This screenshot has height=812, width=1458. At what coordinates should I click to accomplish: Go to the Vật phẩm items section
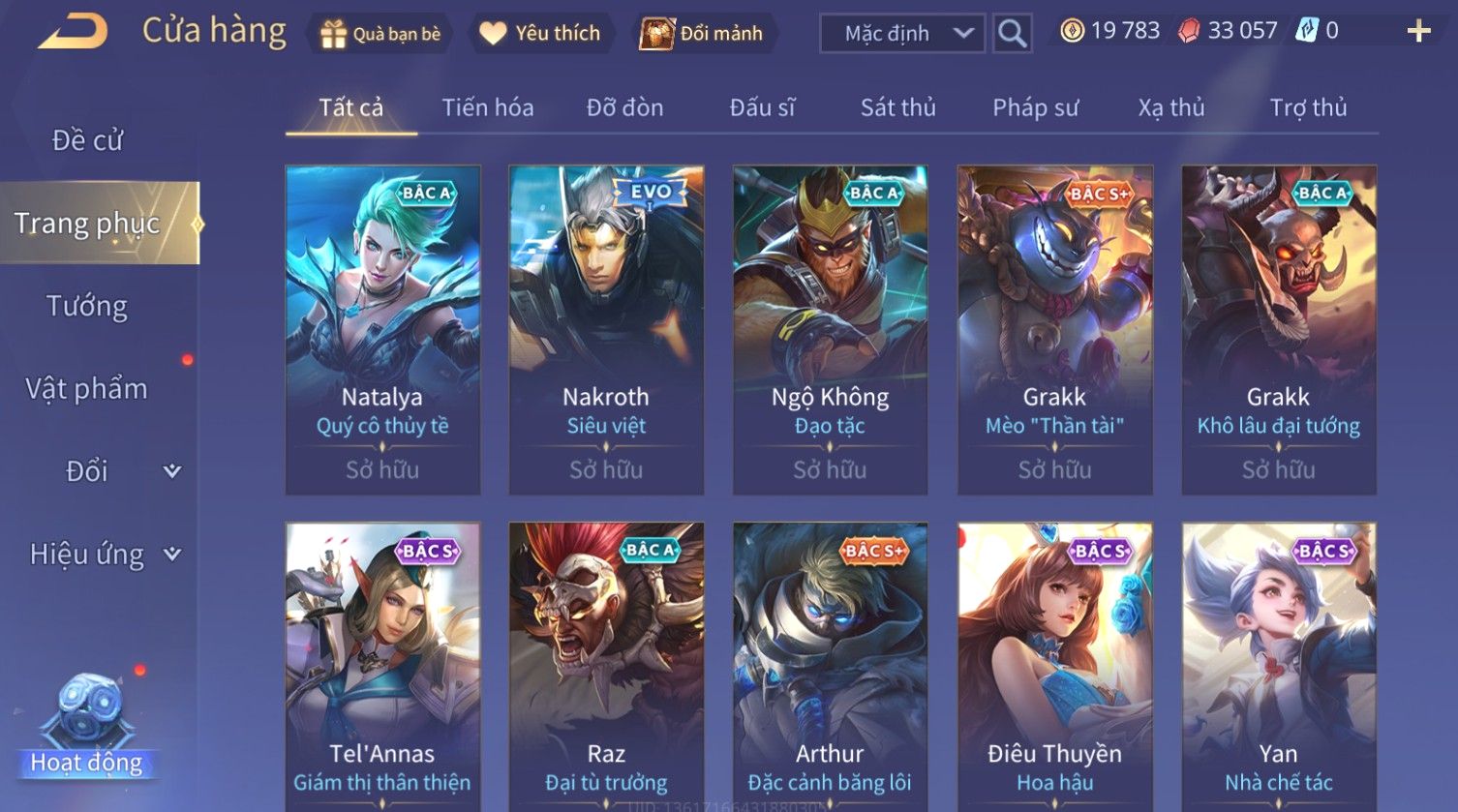(x=87, y=389)
